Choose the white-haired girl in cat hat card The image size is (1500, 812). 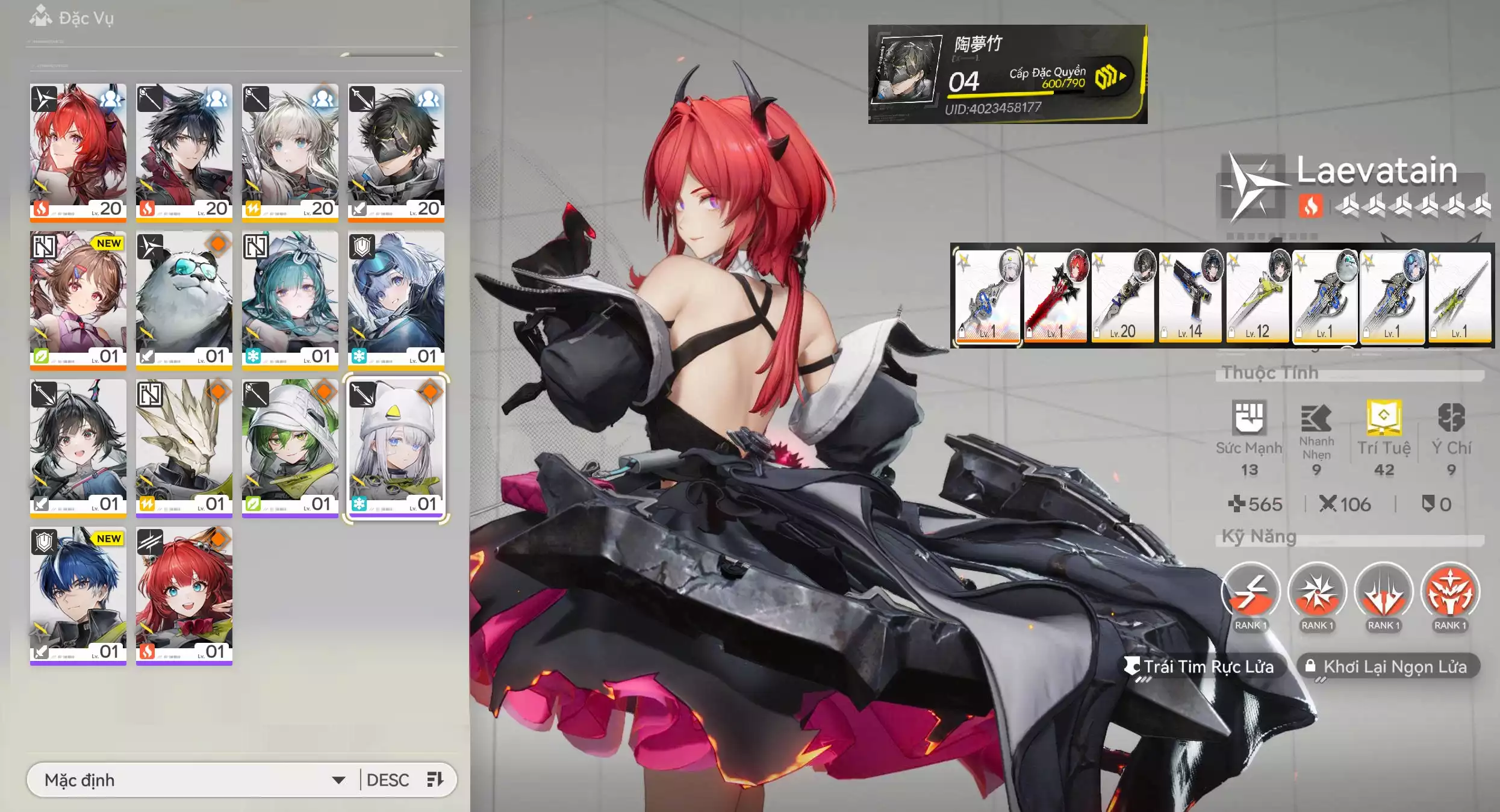(396, 447)
